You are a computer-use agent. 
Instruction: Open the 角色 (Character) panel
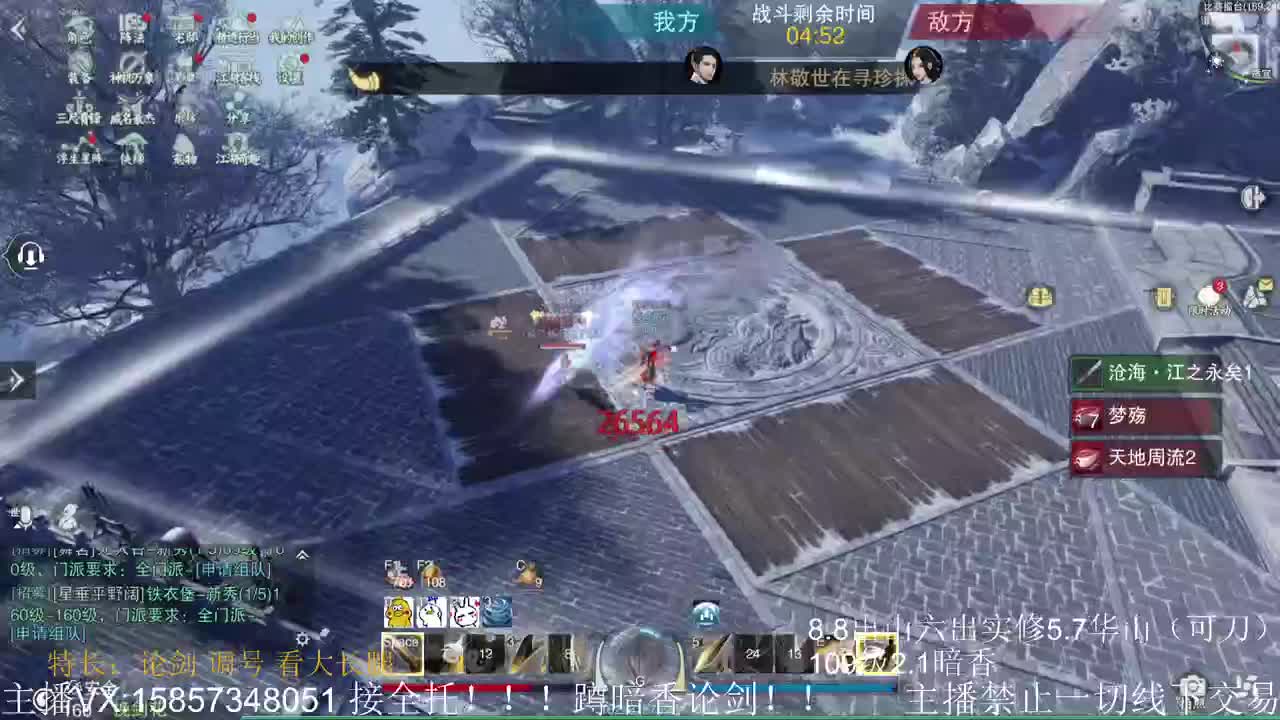pos(78,28)
